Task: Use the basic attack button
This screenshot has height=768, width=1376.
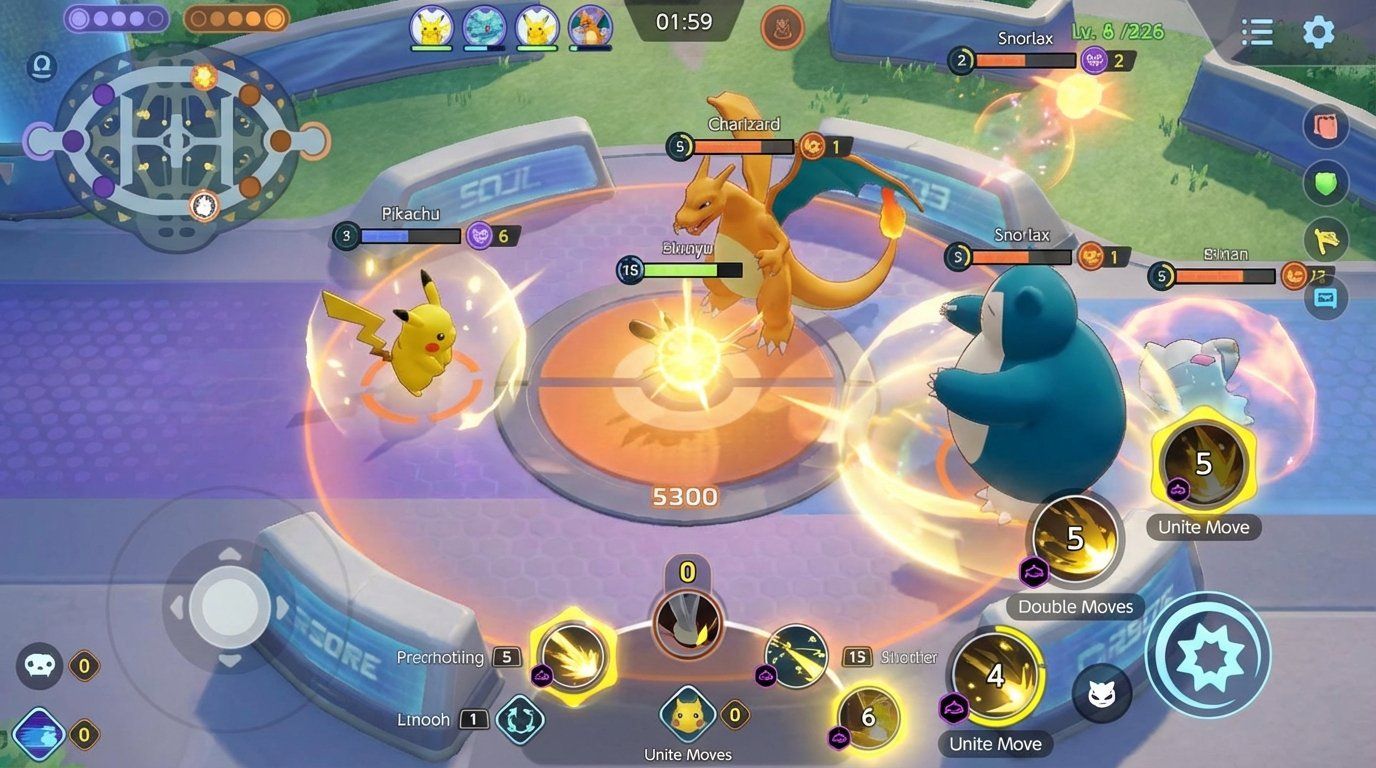Action: tap(1208, 655)
